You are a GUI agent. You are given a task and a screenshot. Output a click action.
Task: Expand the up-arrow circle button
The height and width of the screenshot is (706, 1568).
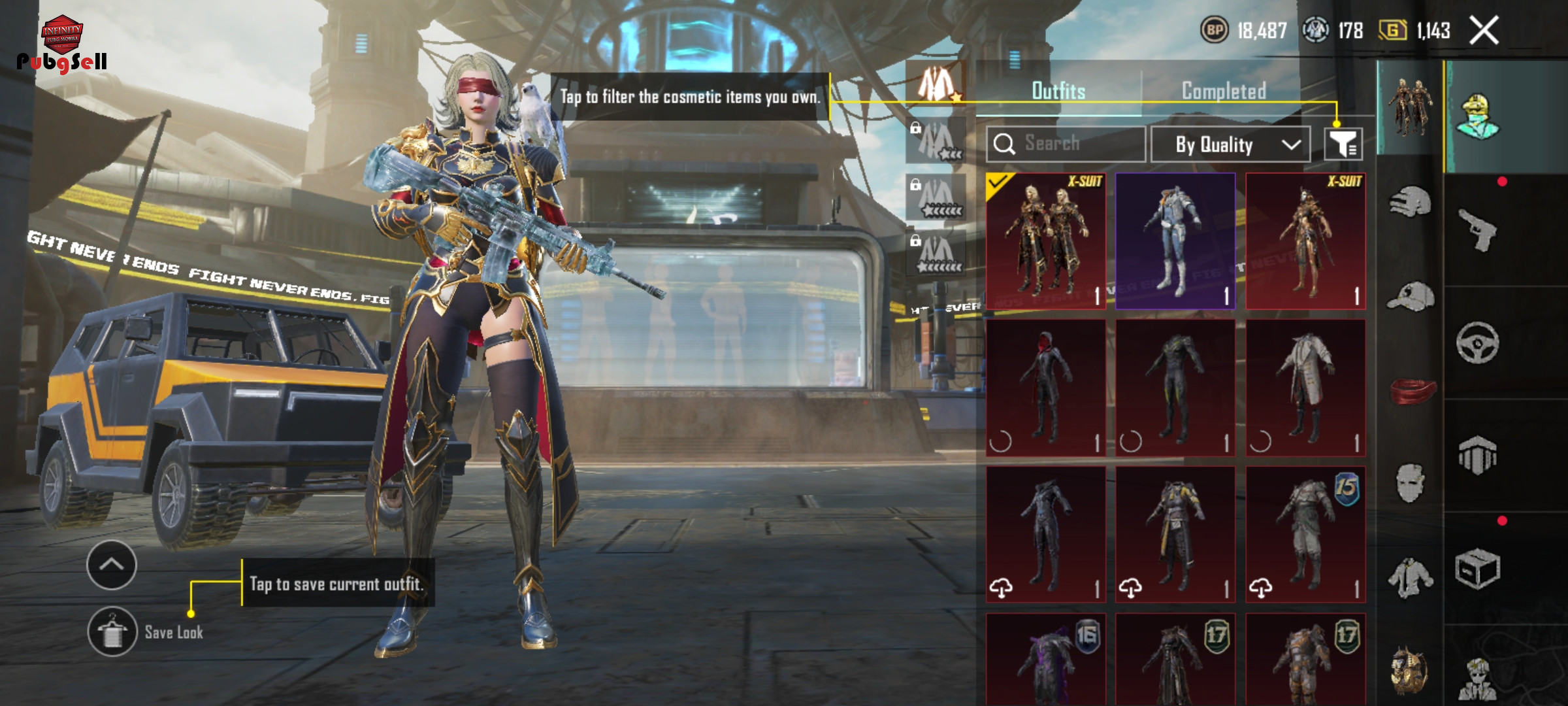[x=112, y=565]
